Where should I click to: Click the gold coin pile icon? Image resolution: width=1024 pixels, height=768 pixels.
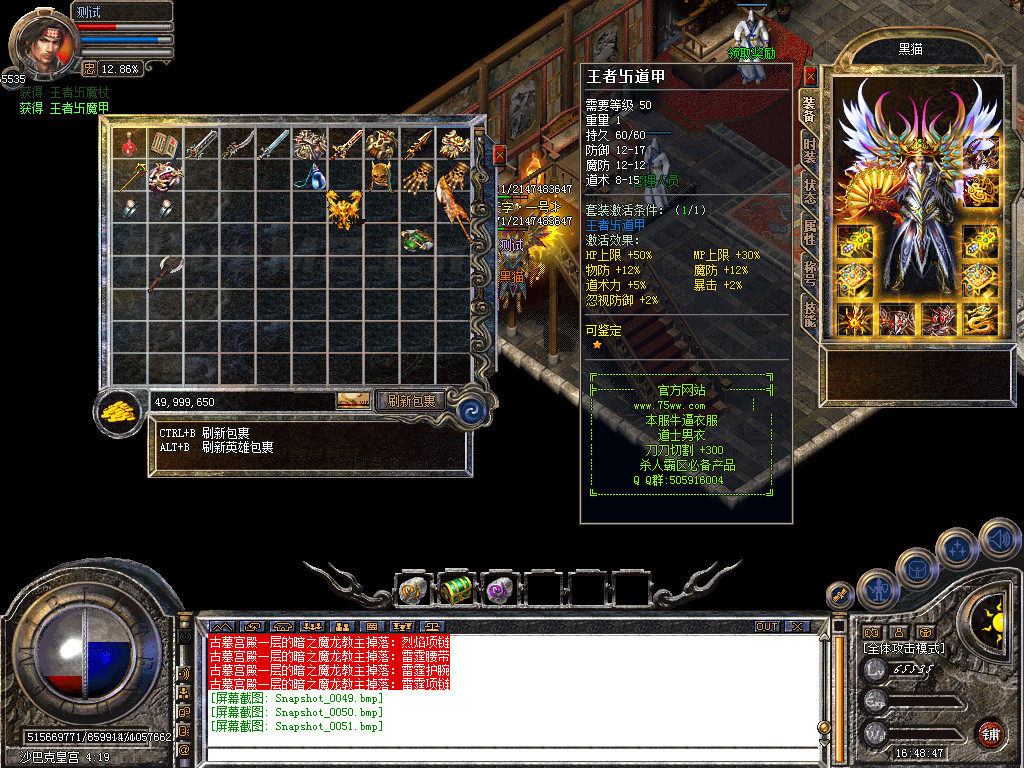pyautogui.click(x=119, y=412)
